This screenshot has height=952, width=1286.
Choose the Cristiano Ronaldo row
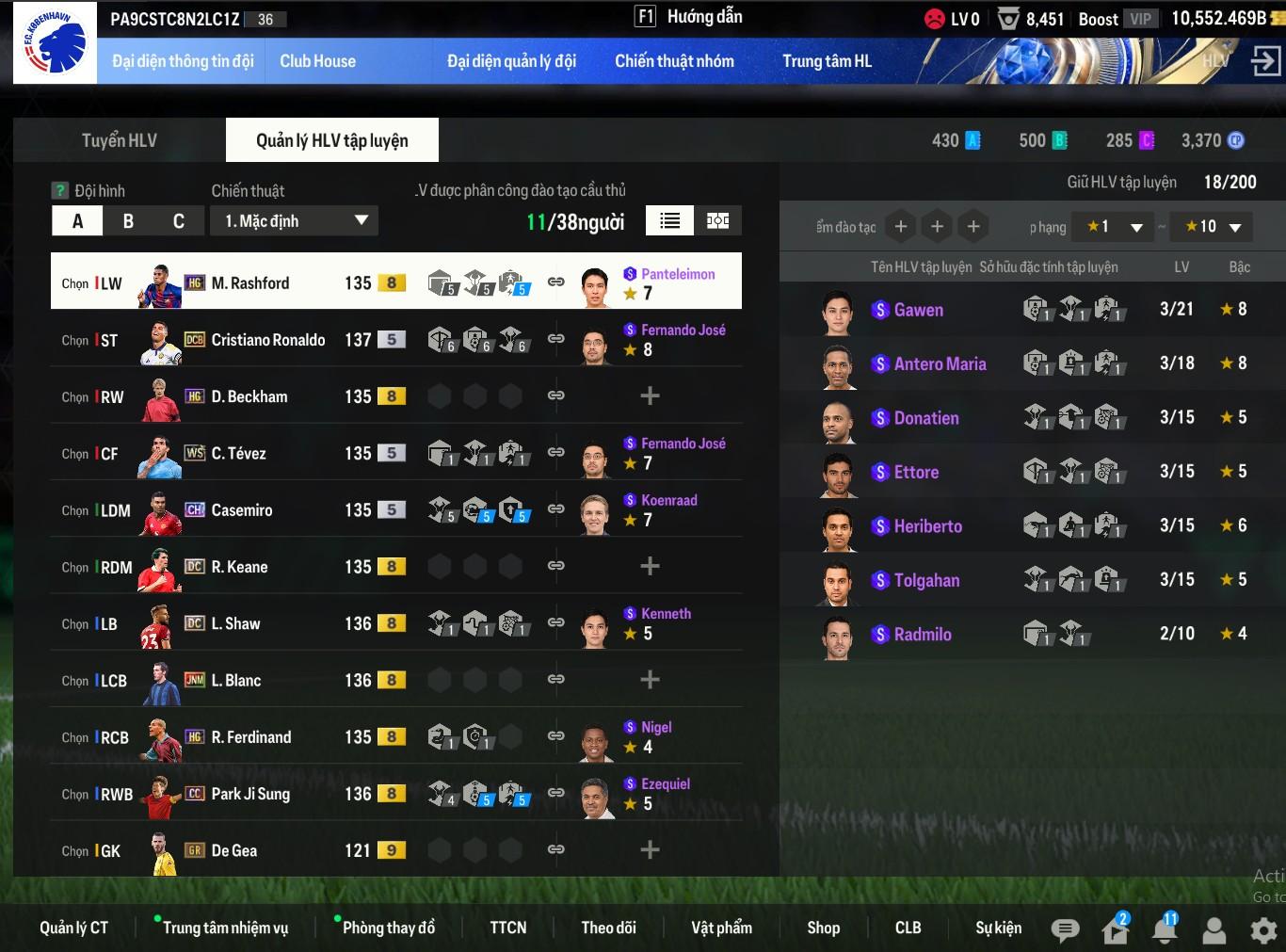click(x=267, y=340)
